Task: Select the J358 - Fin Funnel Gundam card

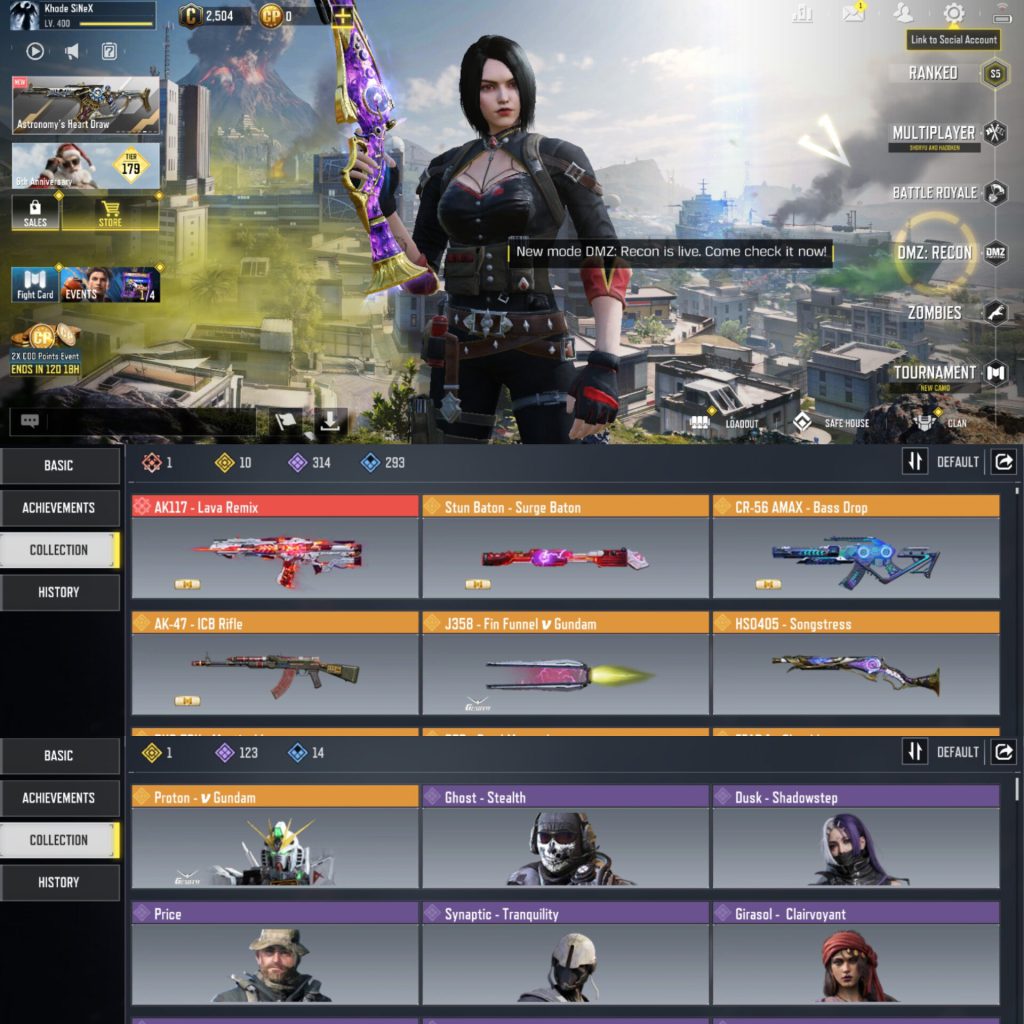Action: click(565, 663)
